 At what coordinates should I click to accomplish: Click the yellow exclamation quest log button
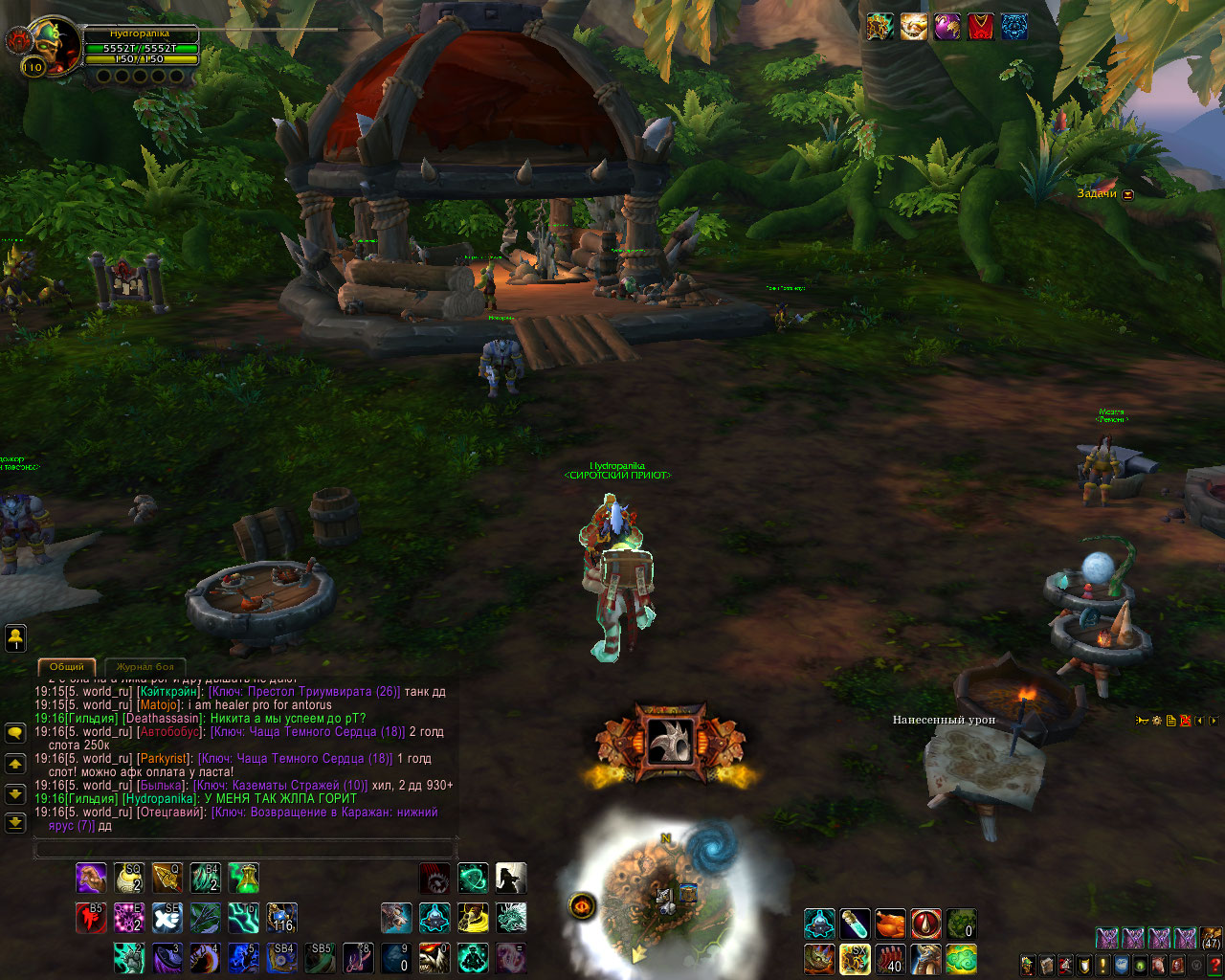click(x=1102, y=965)
